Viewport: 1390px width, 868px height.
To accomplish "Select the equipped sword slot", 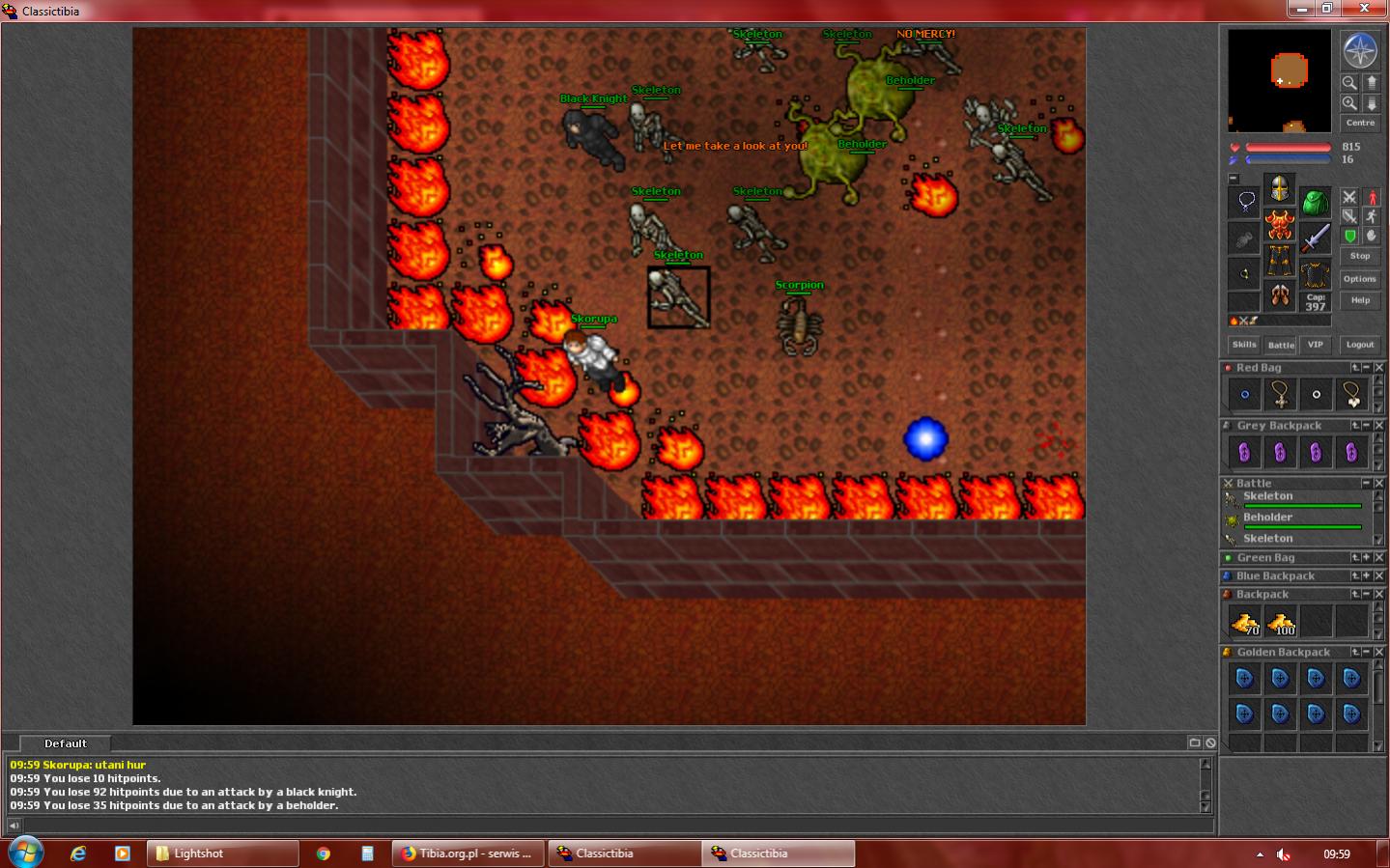I will pos(1315,238).
